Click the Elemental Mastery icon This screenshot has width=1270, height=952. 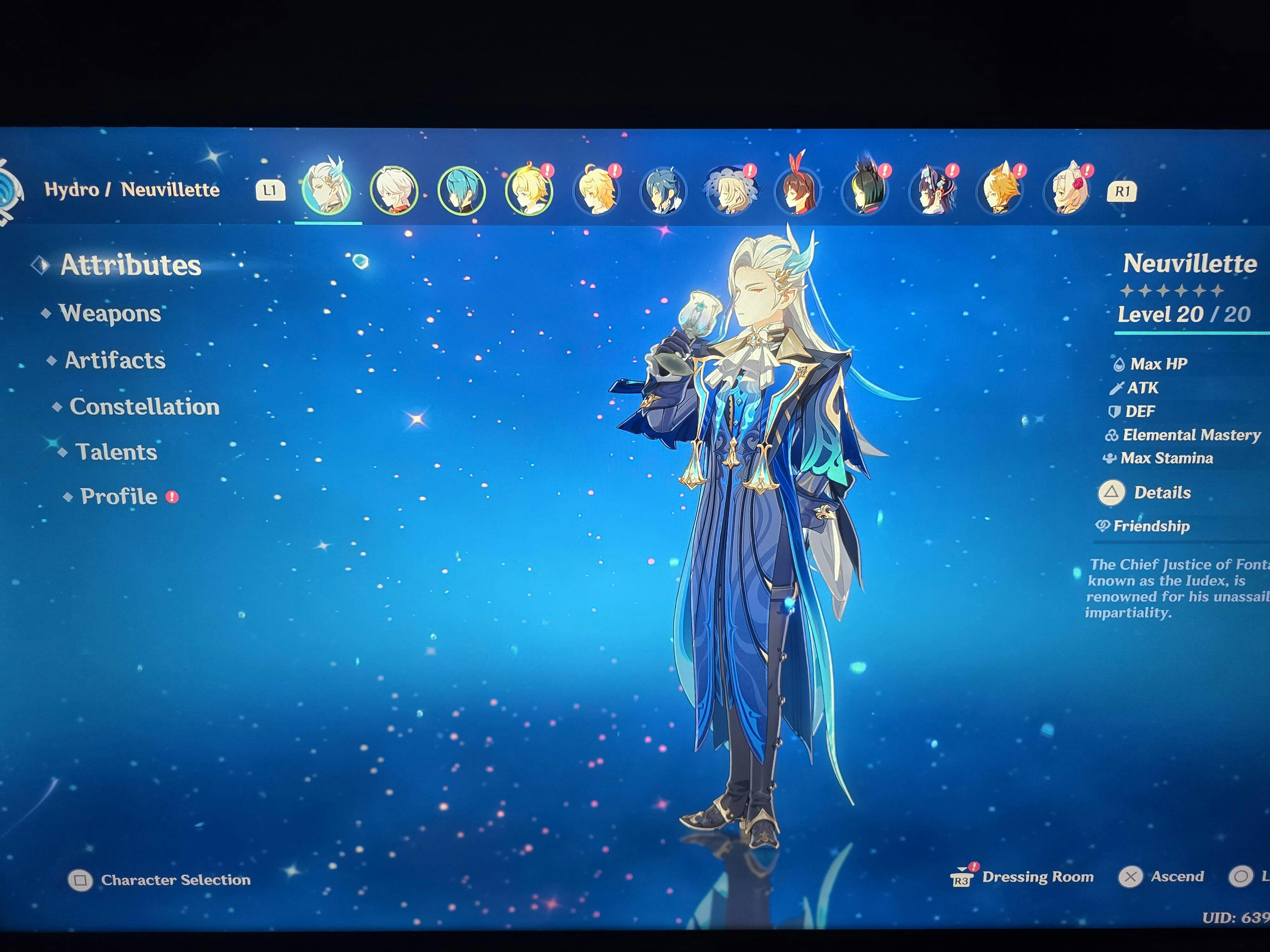coord(1112,435)
